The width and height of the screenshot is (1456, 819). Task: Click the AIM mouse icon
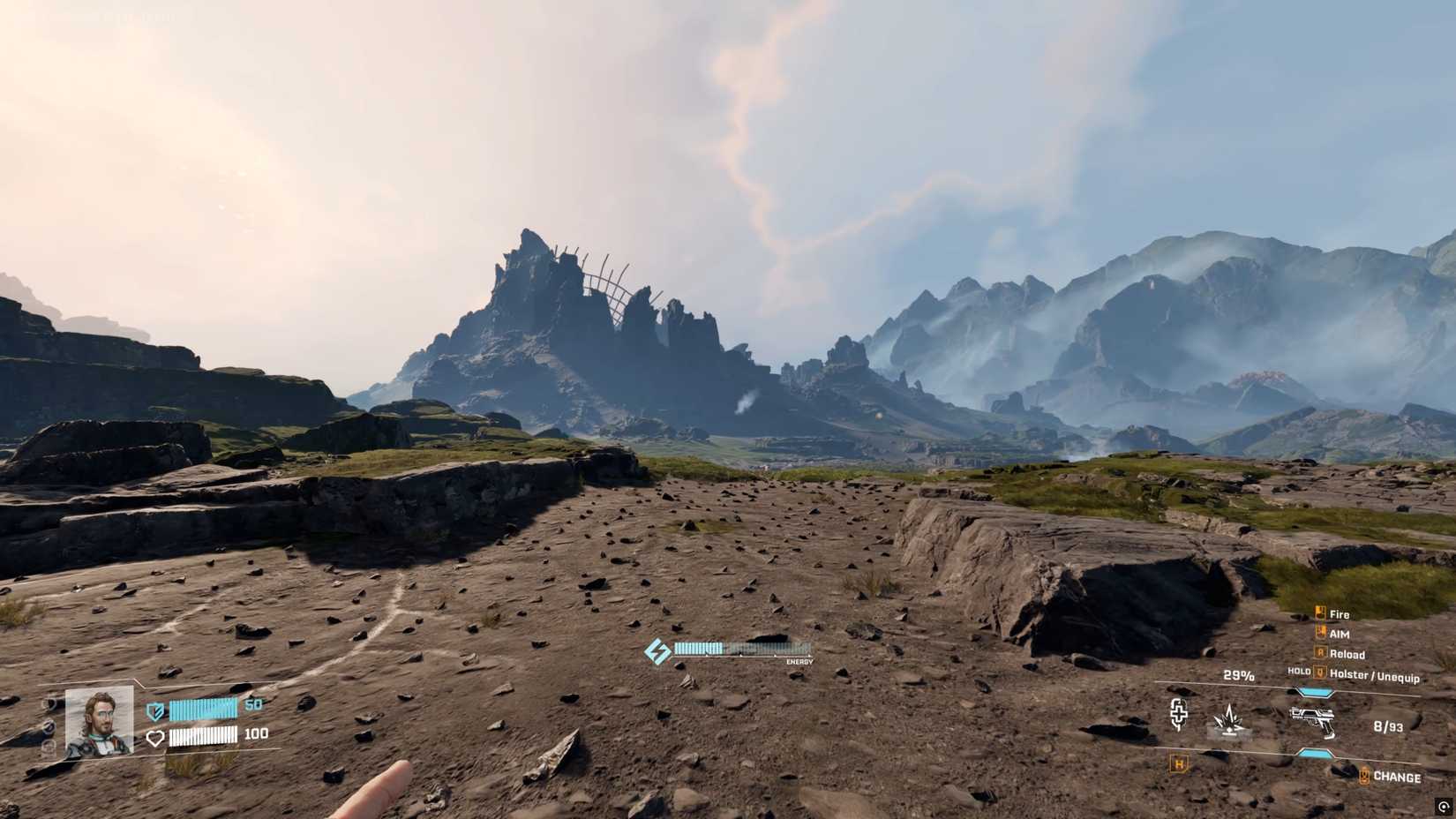click(1319, 631)
